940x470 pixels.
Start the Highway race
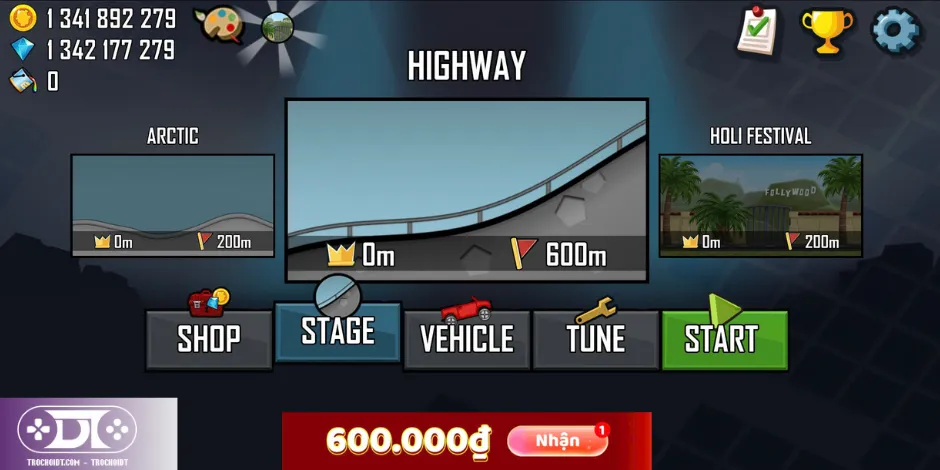point(724,339)
